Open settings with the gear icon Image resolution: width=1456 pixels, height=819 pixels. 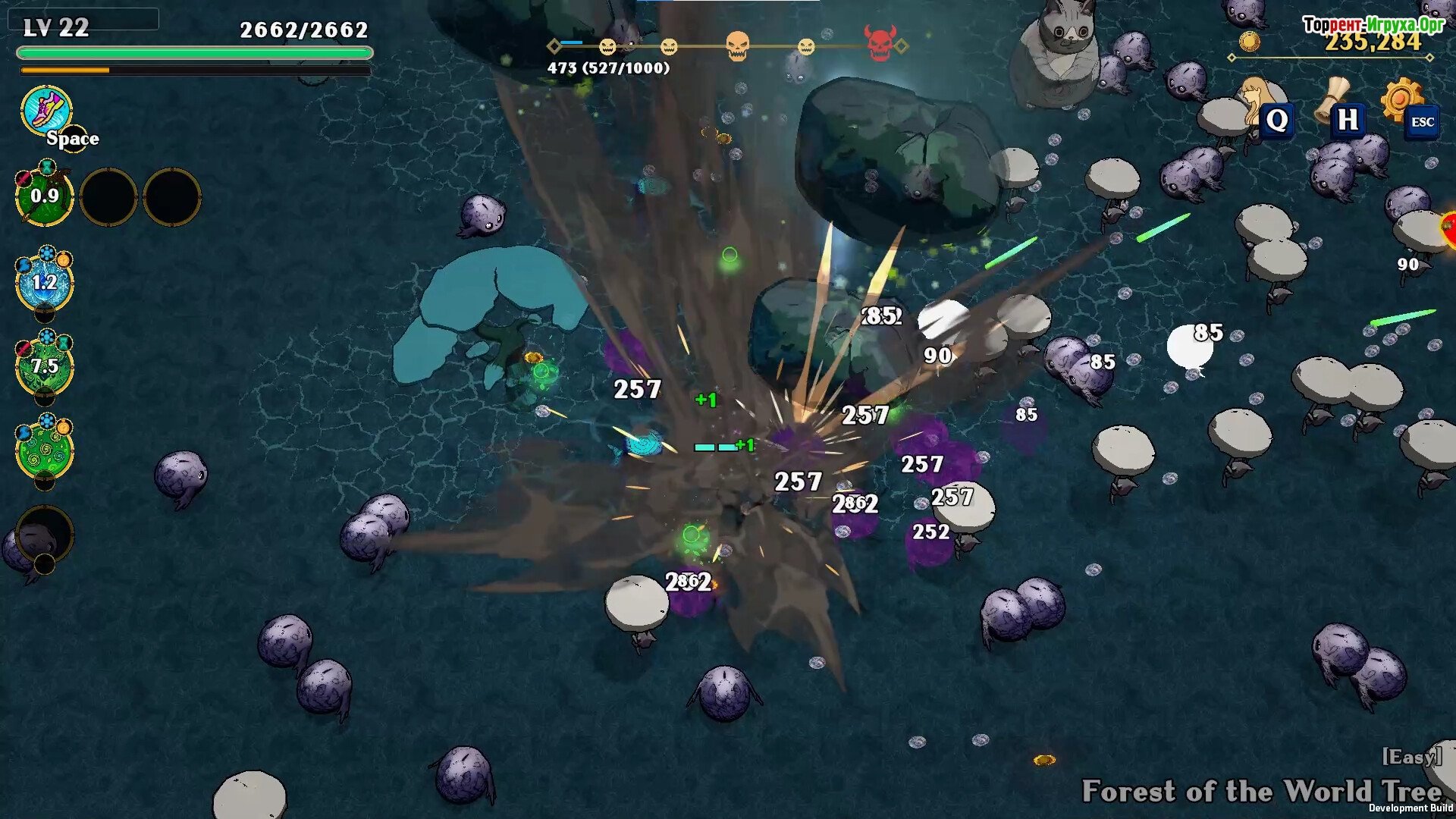[x=1401, y=99]
